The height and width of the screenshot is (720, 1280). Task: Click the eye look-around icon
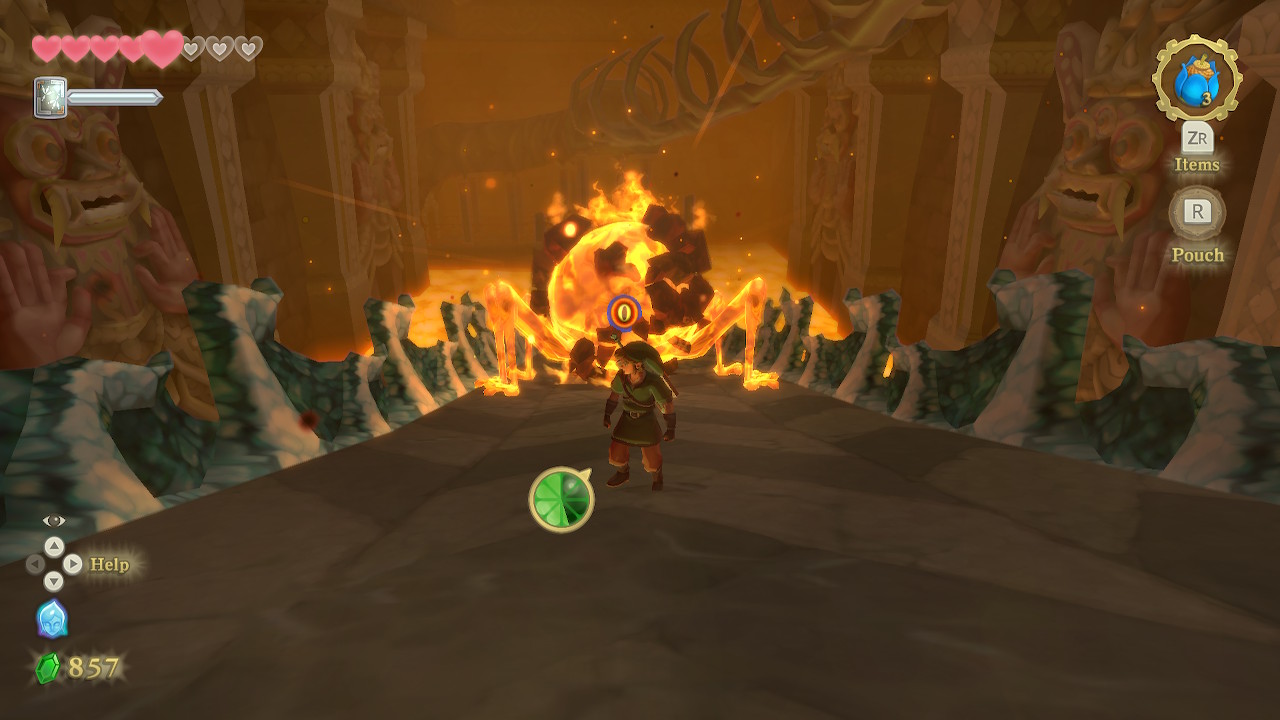[x=54, y=521]
